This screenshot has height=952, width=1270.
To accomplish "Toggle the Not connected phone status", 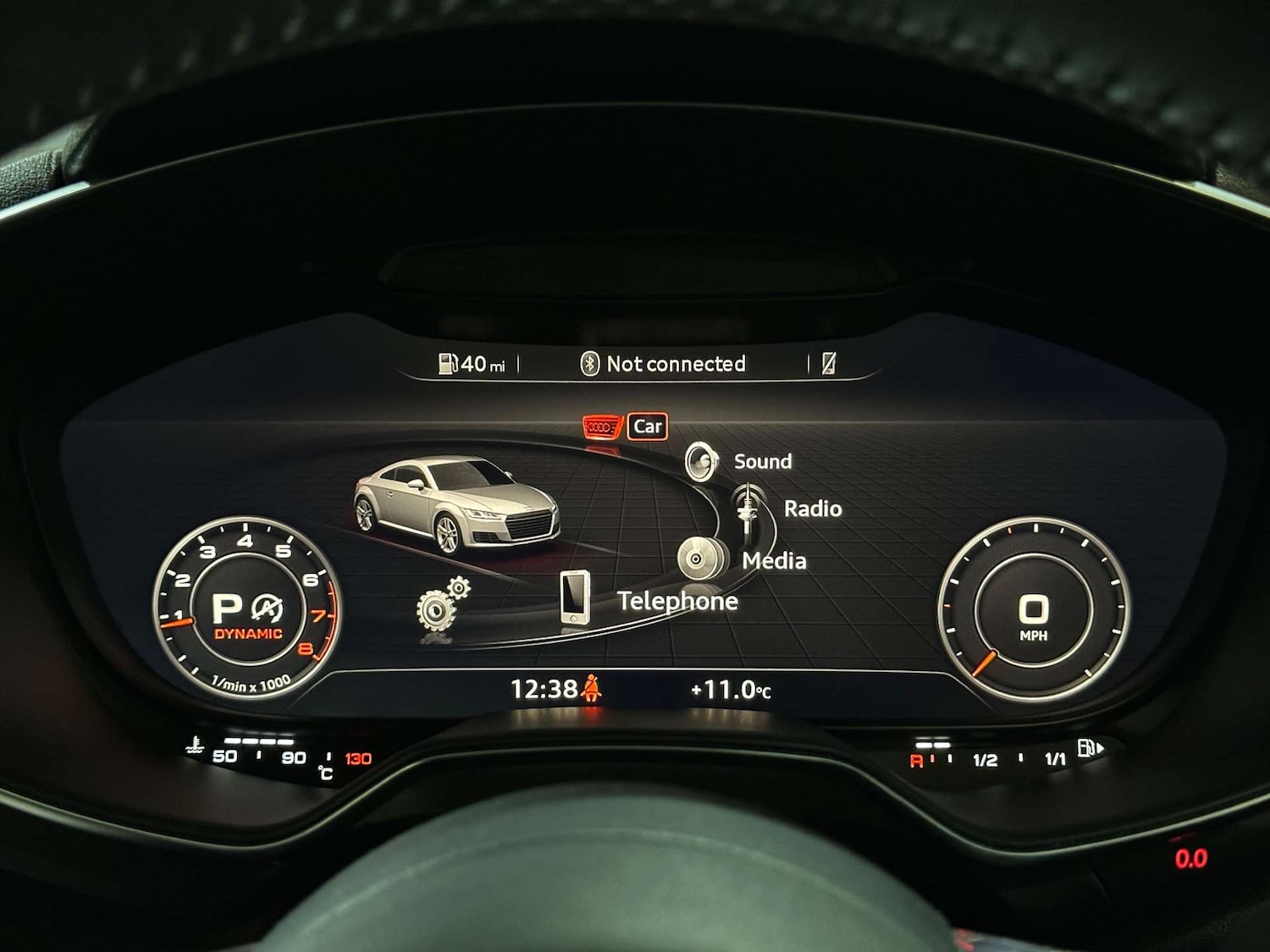I will point(677,363).
